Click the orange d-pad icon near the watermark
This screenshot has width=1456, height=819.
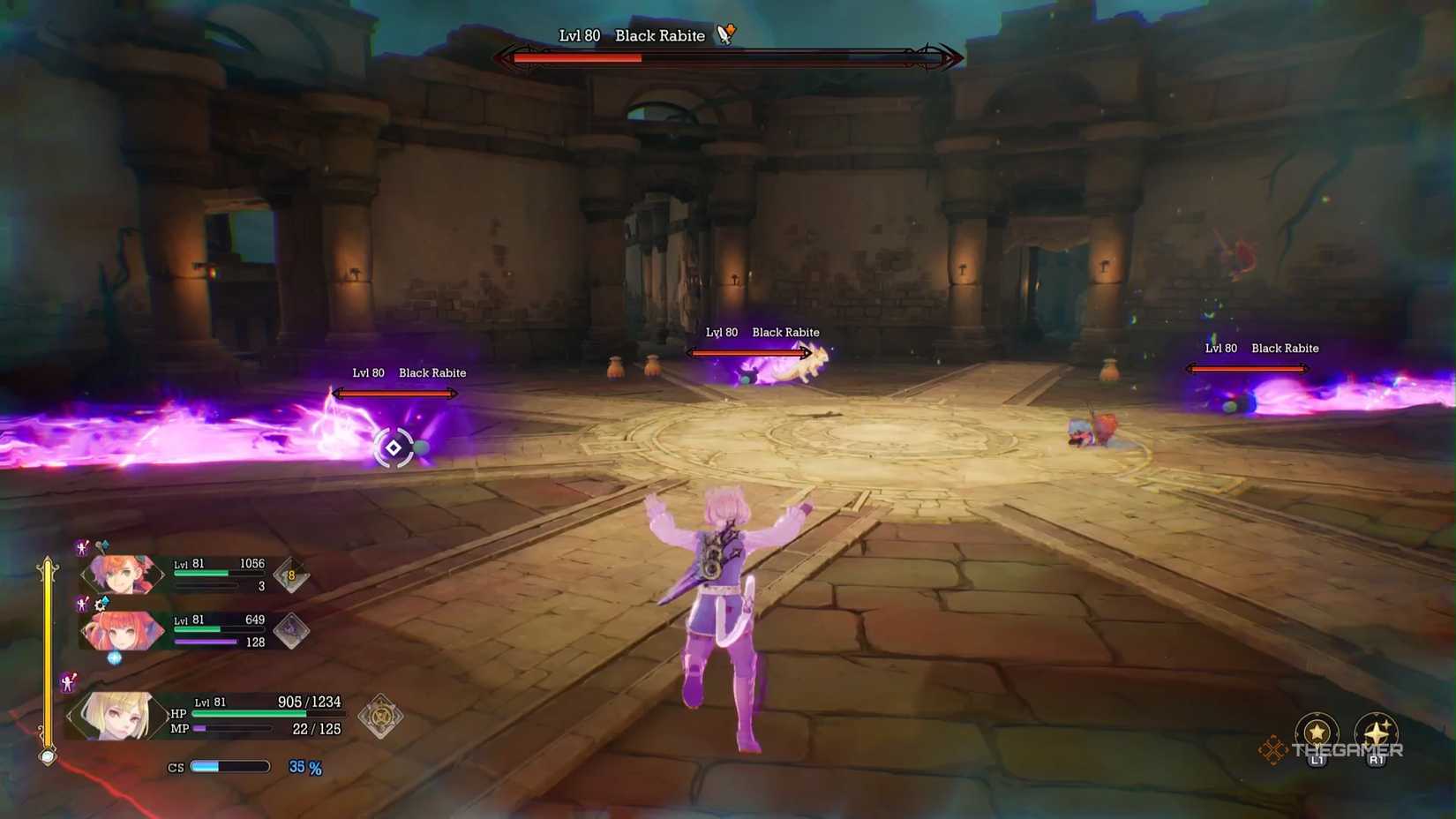point(1273,750)
